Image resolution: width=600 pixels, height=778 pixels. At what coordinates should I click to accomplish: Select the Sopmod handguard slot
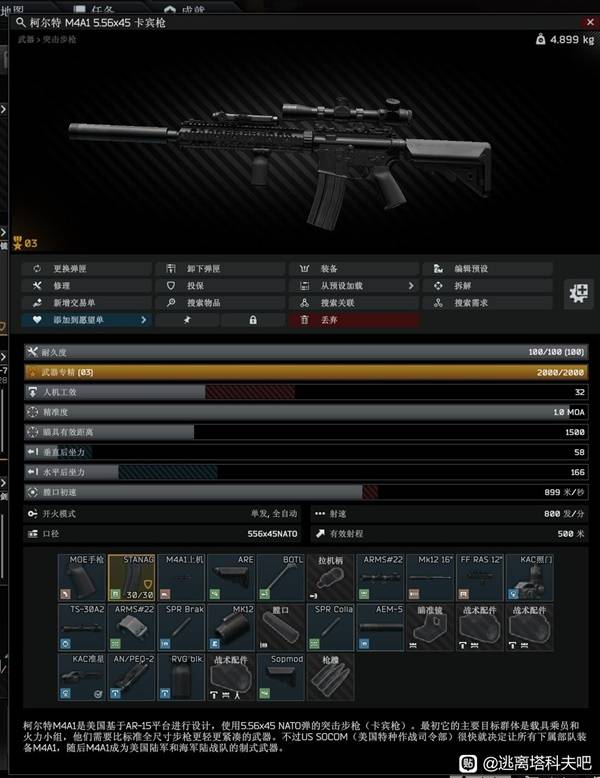(x=281, y=676)
